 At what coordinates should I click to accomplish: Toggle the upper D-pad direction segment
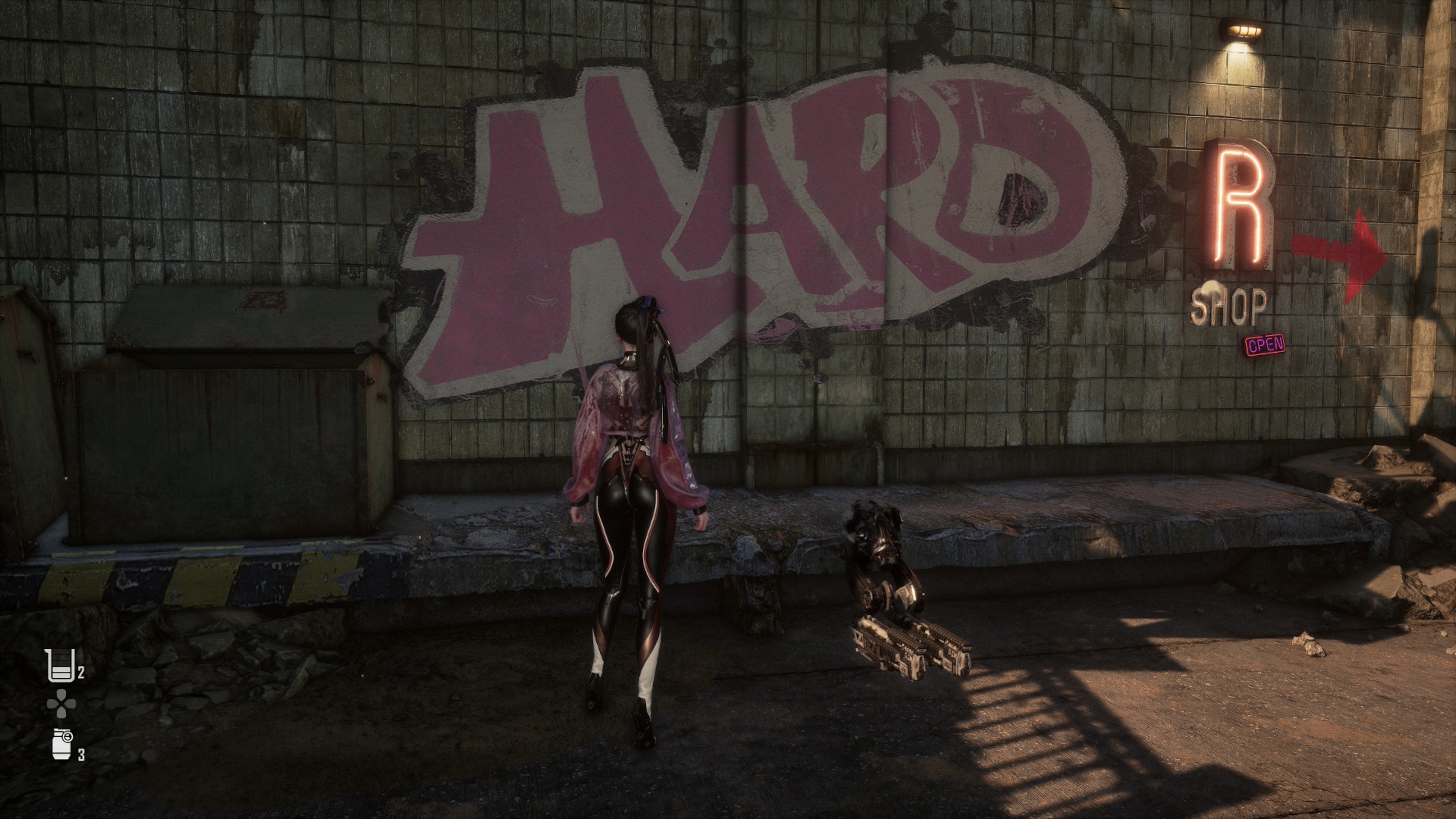61,693
